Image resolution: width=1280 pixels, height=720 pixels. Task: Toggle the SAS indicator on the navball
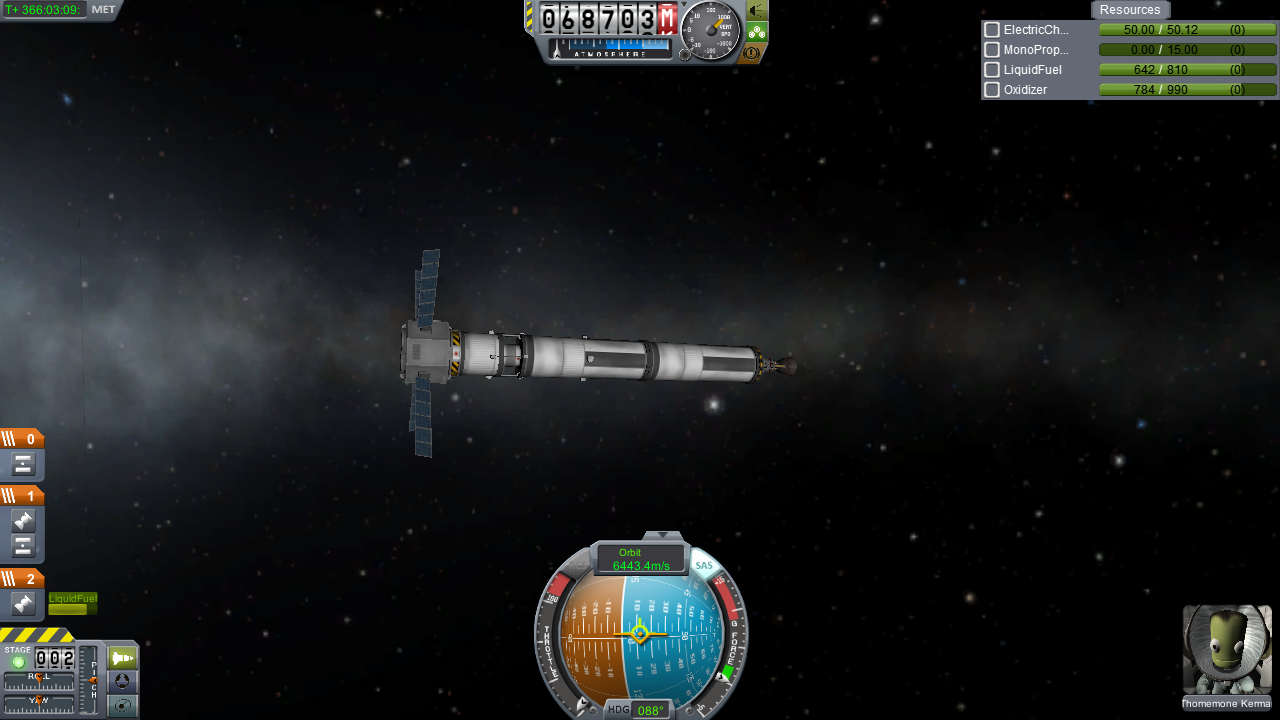click(704, 566)
